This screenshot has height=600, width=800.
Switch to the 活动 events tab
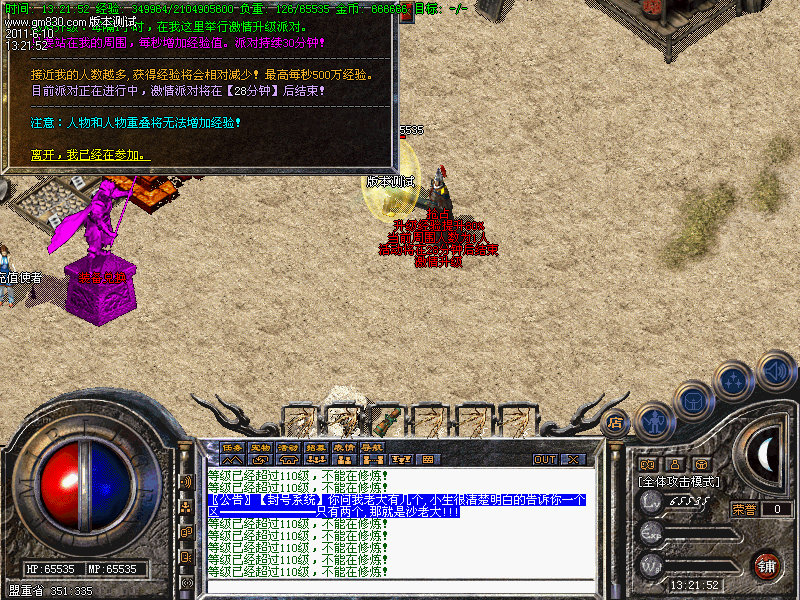click(x=288, y=447)
